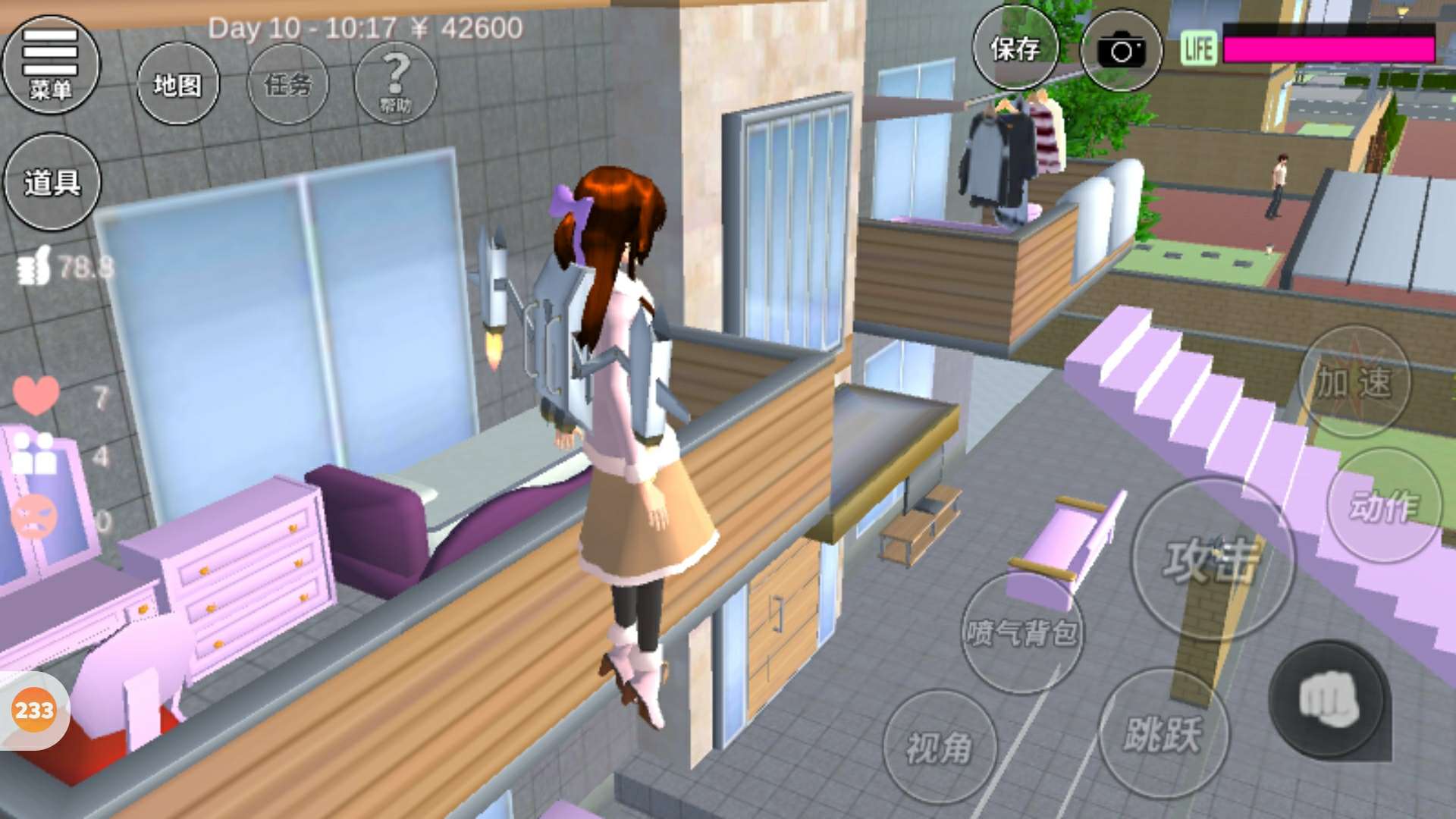Open the orange 233 floating bubble
This screenshot has width=1456, height=819.
(x=34, y=711)
